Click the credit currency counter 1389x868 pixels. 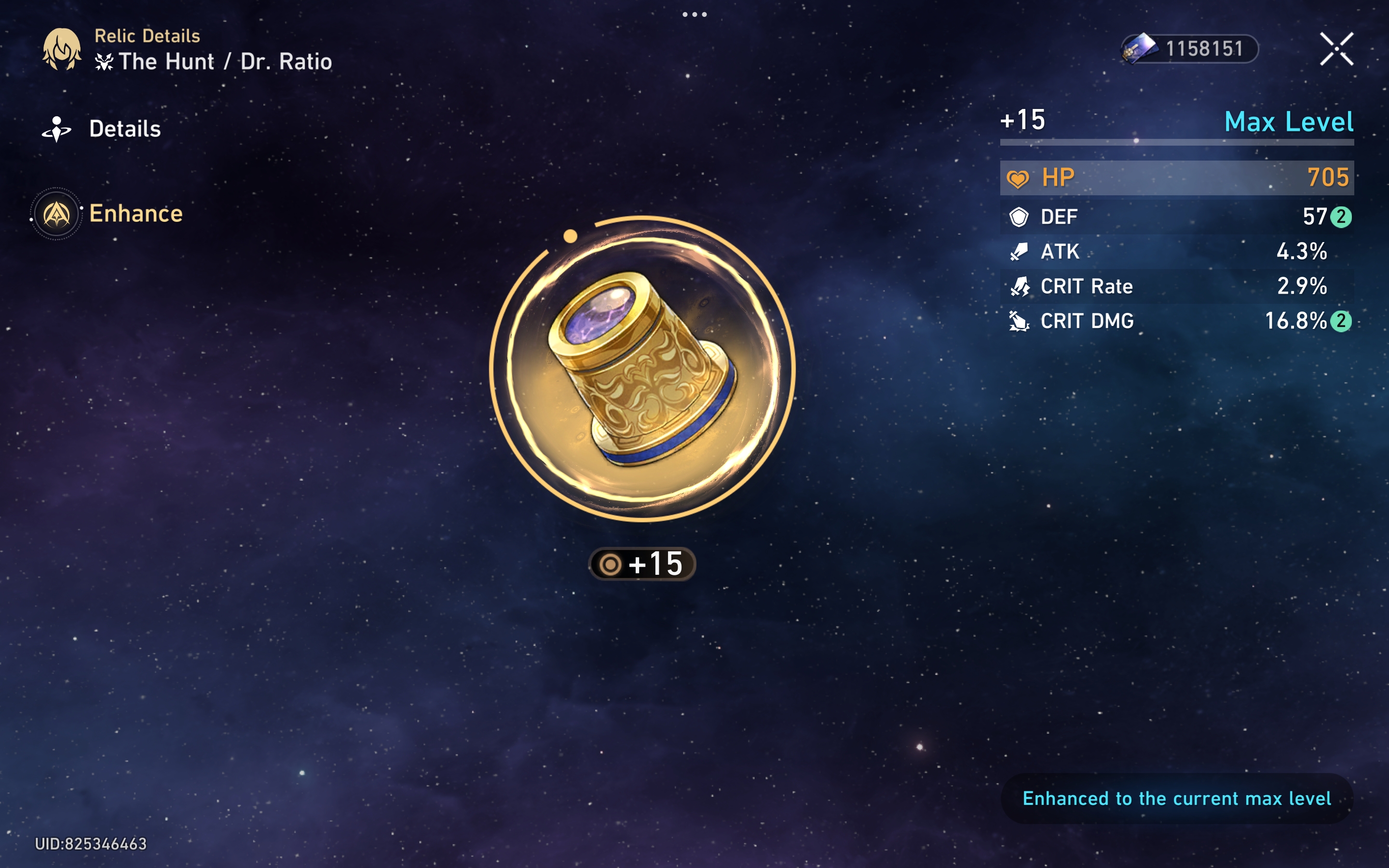1190,49
